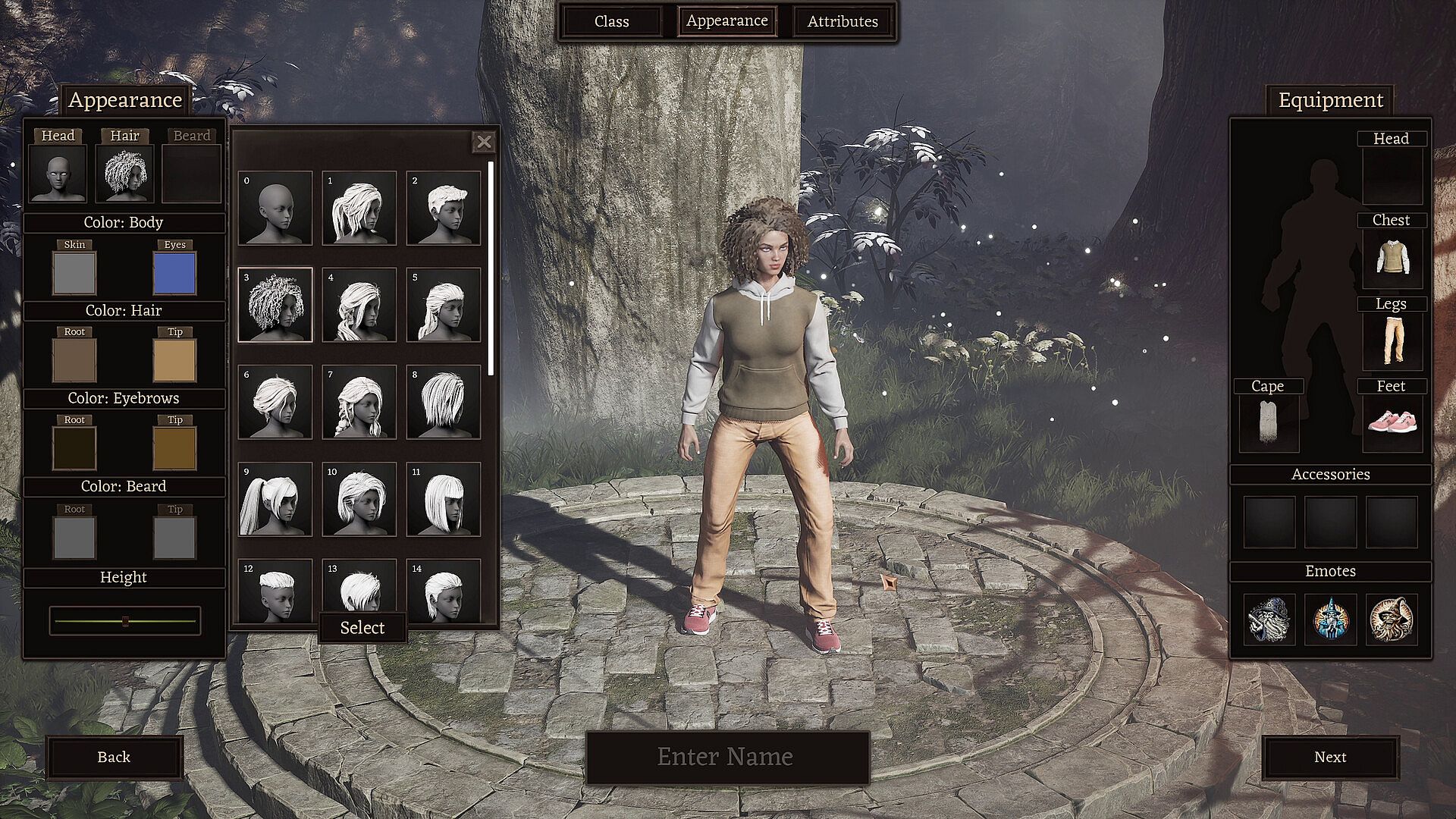Open the Legs pants equipment slot
Viewport: 1456px width, 819px height.
1392,340
